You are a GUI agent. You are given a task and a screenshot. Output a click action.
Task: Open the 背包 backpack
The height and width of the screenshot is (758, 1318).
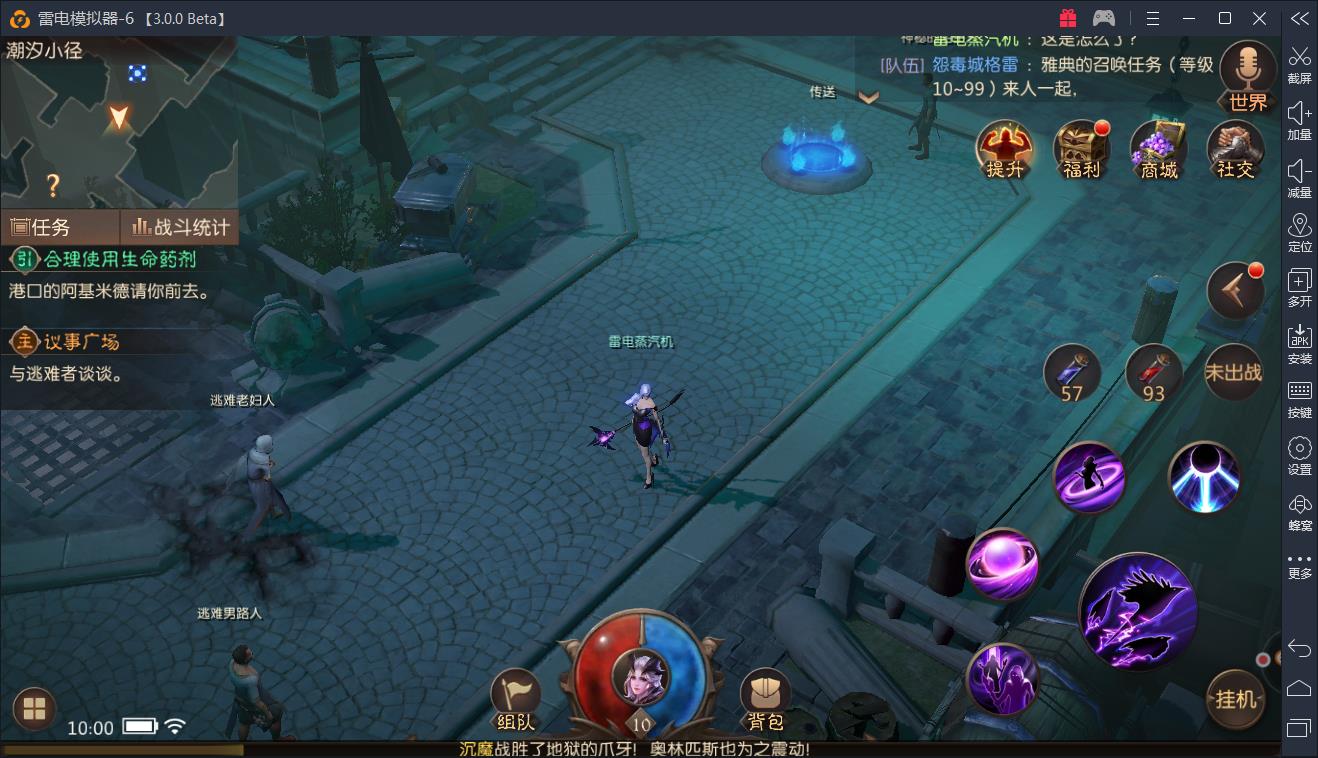coord(766,697)
